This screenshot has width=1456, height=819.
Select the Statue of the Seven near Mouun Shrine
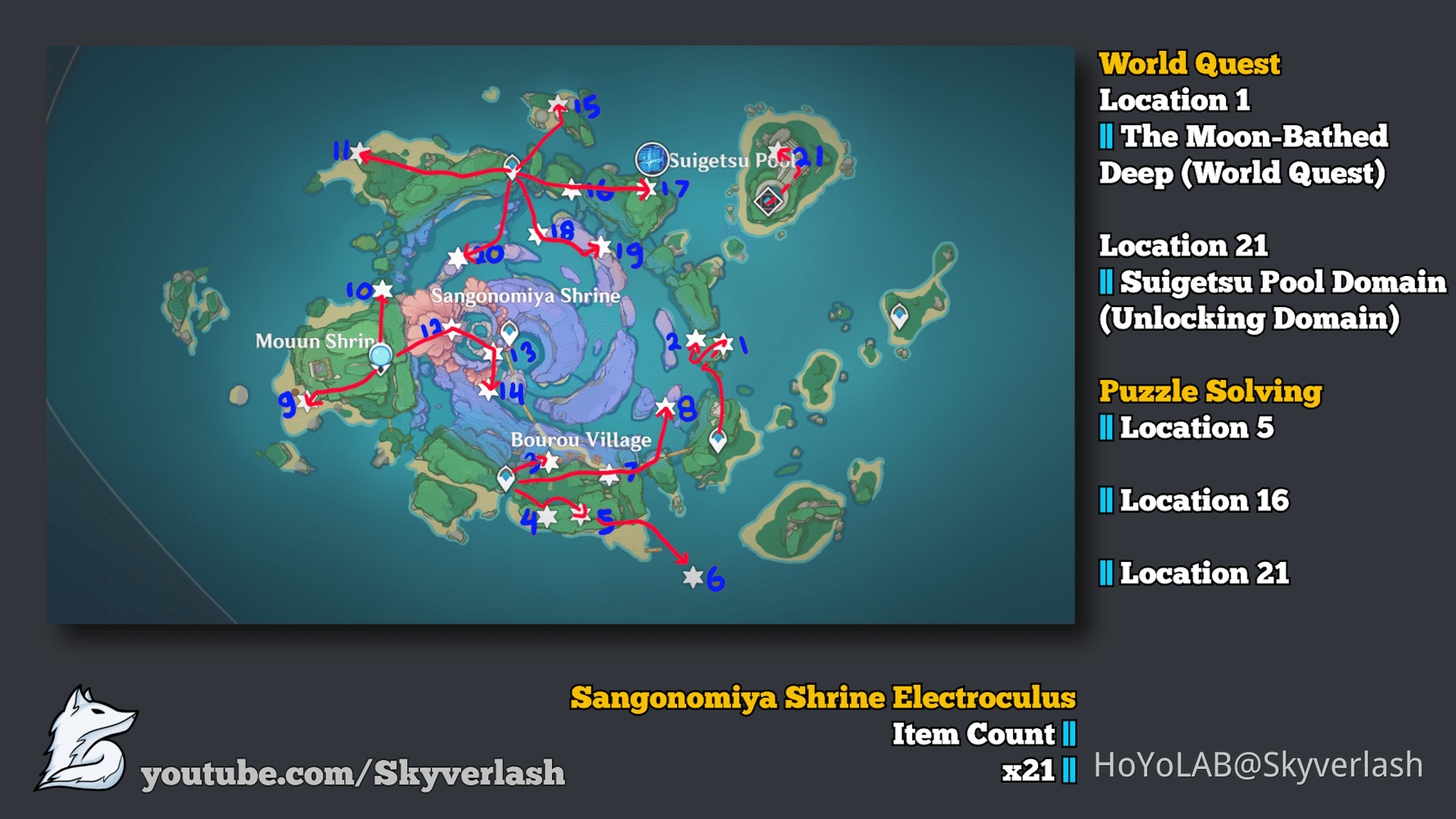tap(380, 354)
